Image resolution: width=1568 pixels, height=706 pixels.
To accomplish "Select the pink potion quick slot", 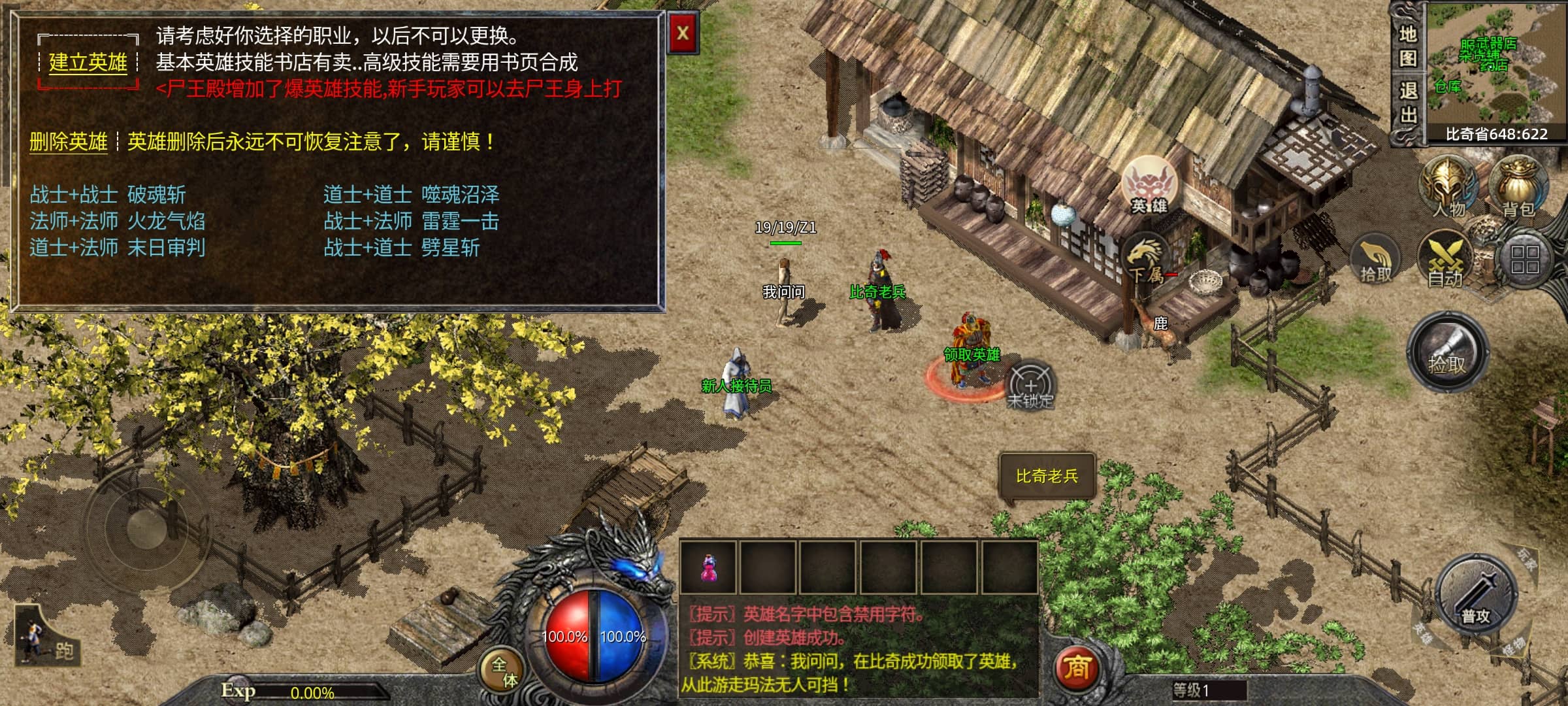I will pyautogui.click(x=708, y=567).
